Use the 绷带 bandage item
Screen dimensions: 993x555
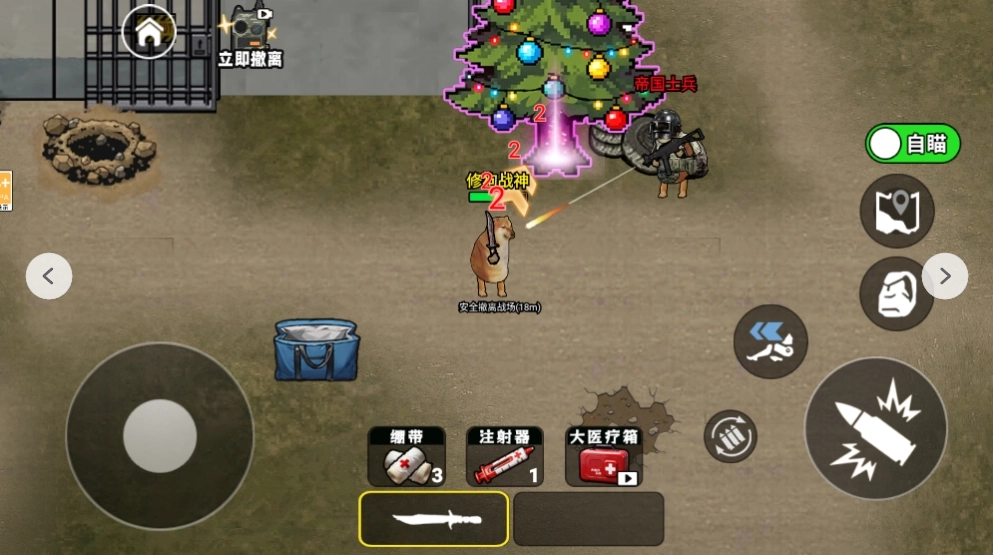(x=406, y=457)
